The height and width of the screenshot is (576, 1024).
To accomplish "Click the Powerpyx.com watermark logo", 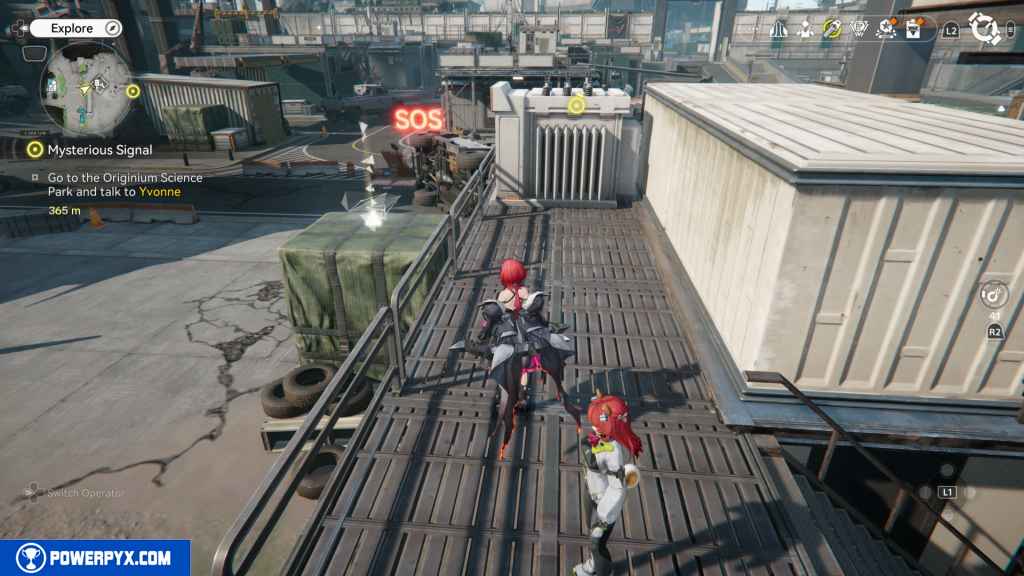I will click(x=95, y=558).
